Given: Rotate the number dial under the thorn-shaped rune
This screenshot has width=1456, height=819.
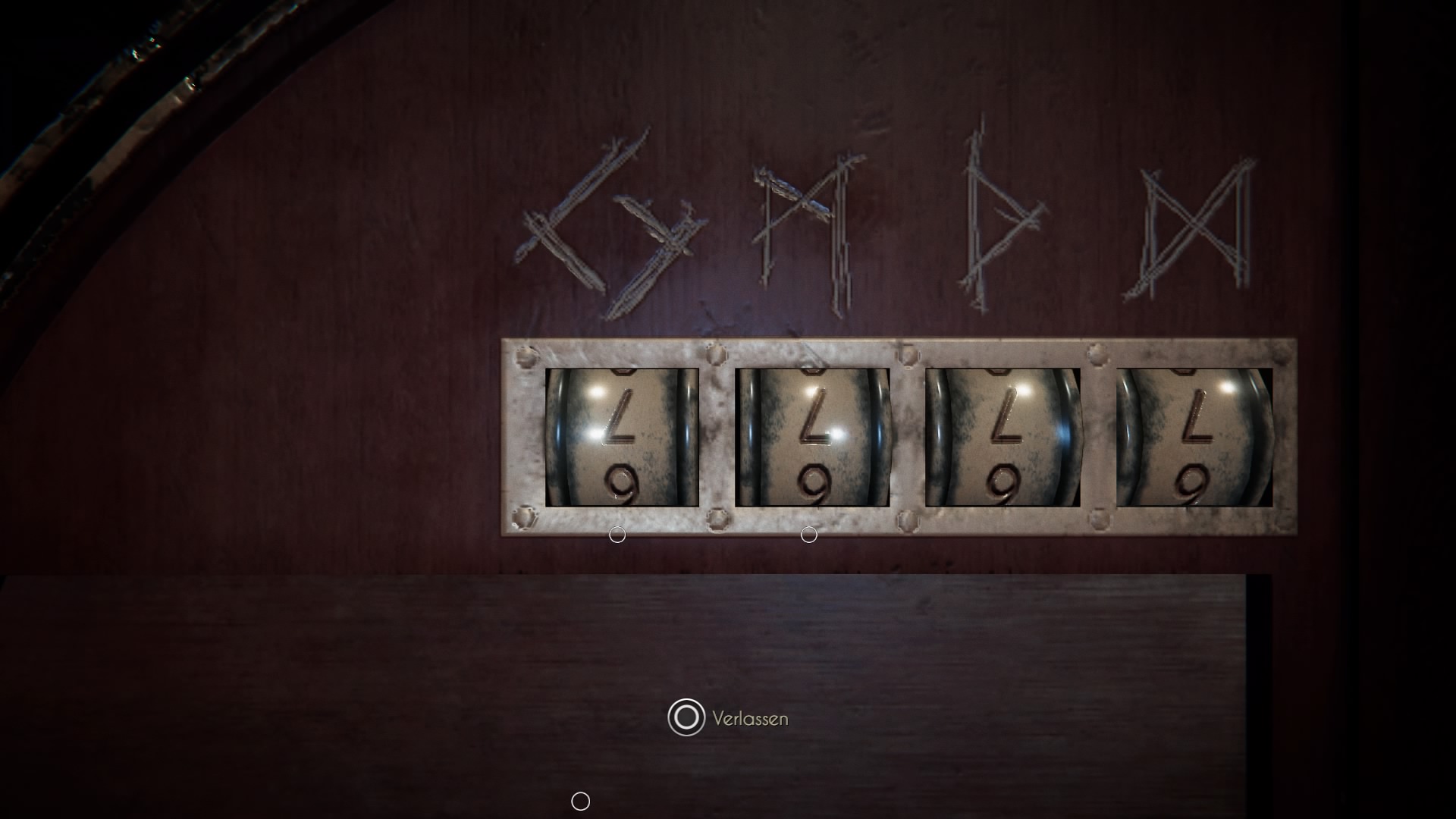Looking at the screenshot, I should (1003, 438).
